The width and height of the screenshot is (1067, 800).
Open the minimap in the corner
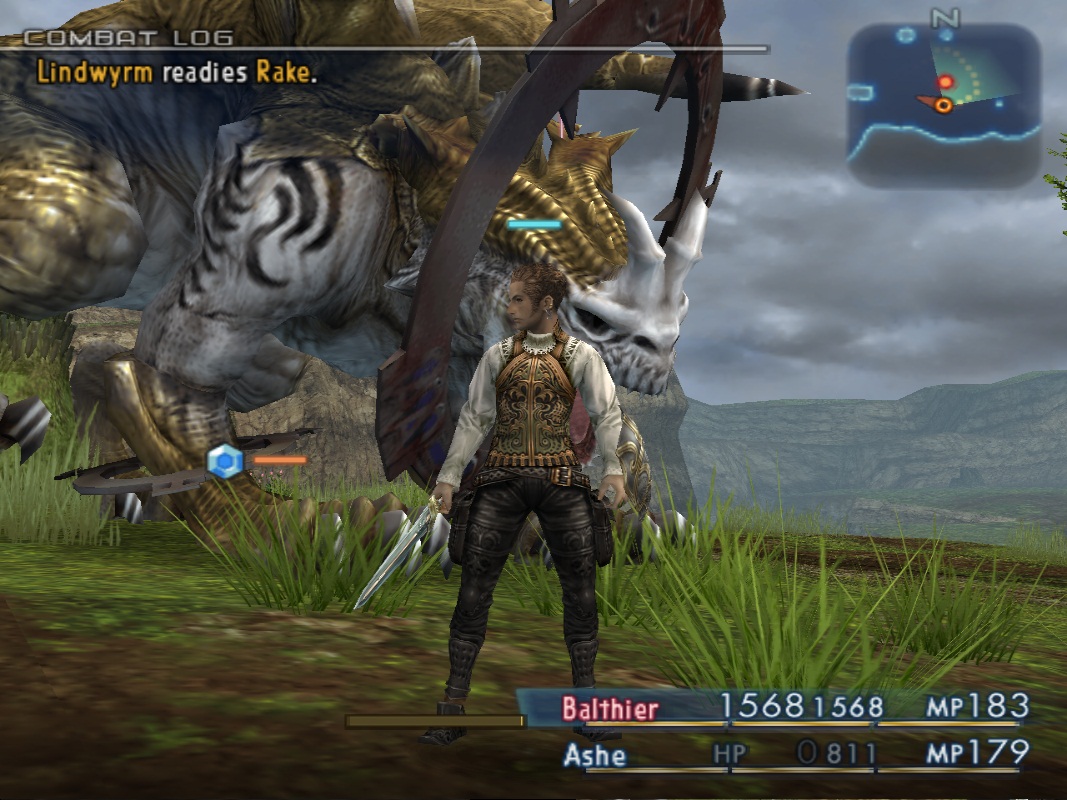click(x=944, y=105)
